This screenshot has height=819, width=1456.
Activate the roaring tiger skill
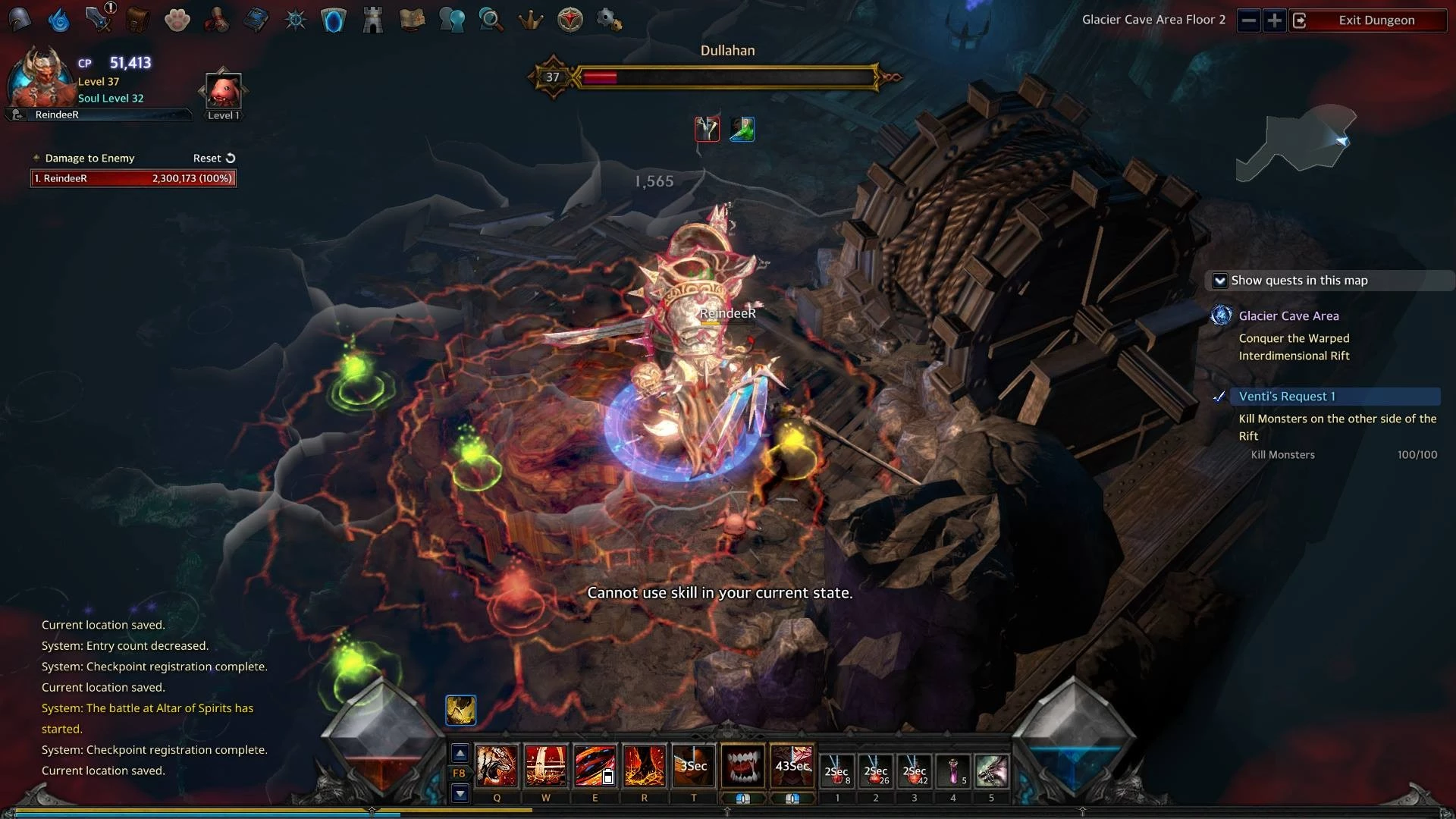pyautogui.click(x=497, y=766)
